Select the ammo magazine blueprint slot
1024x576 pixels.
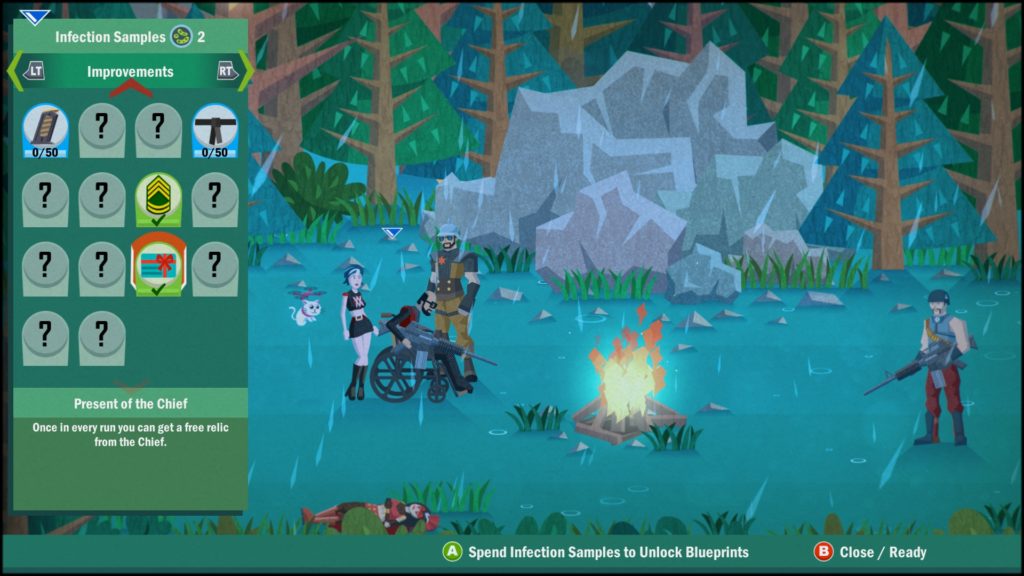tap(45, 130)
